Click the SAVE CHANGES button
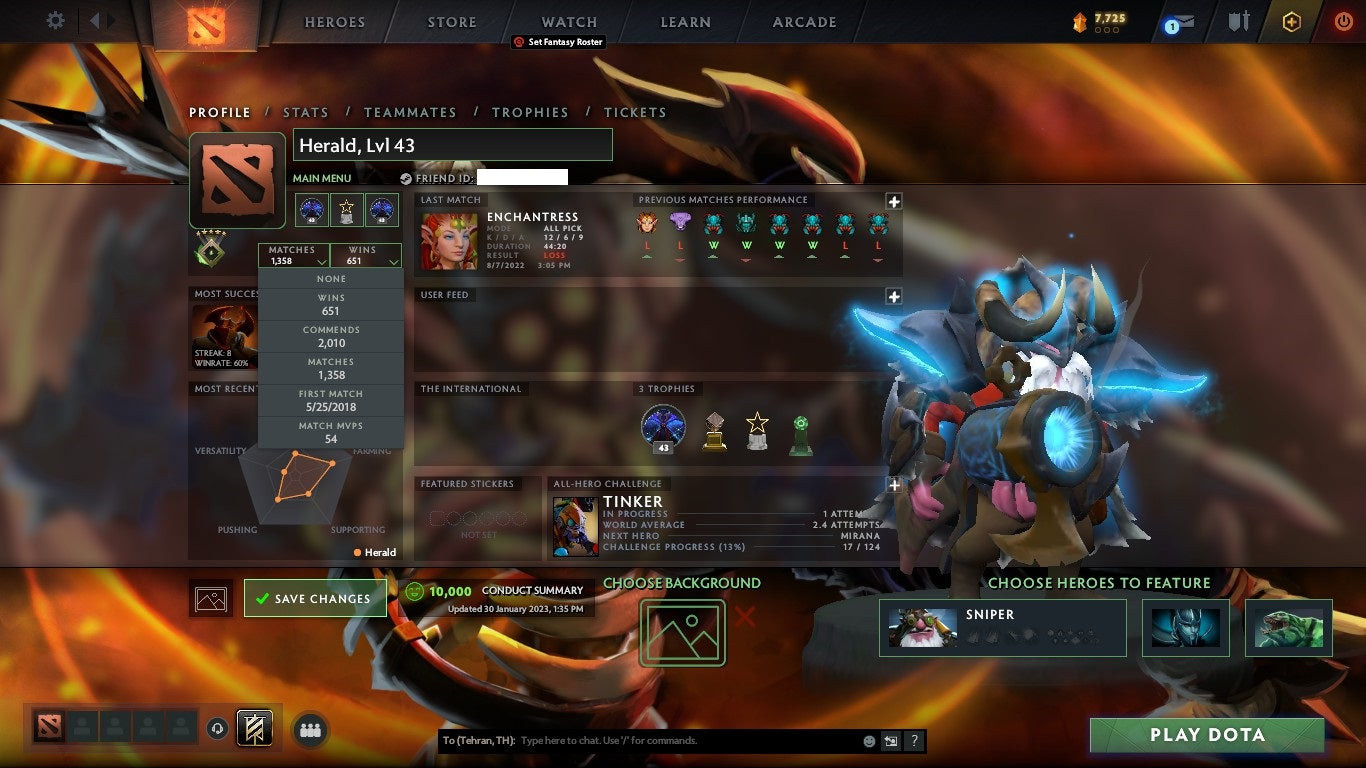This screenshot has width=1366, height=768. (x=315, y=597)
